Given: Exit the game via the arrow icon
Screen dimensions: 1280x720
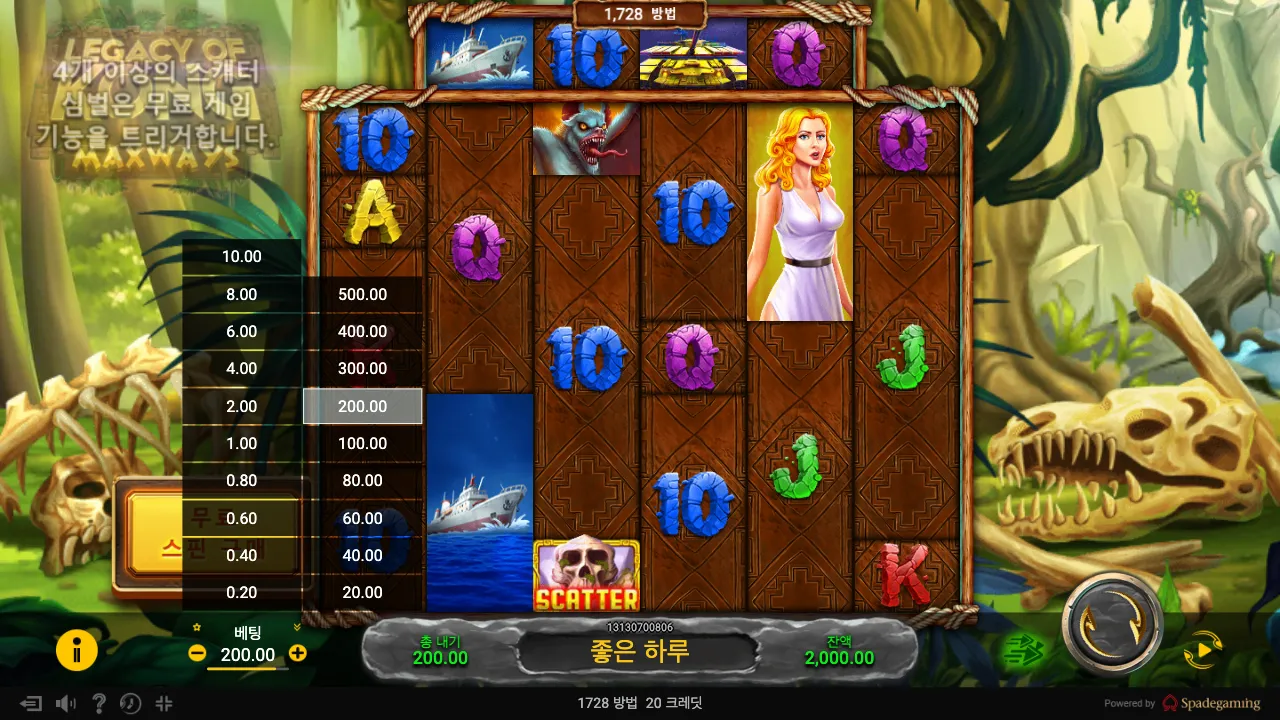Looking at the screenshot, I should tap(32, 703).
